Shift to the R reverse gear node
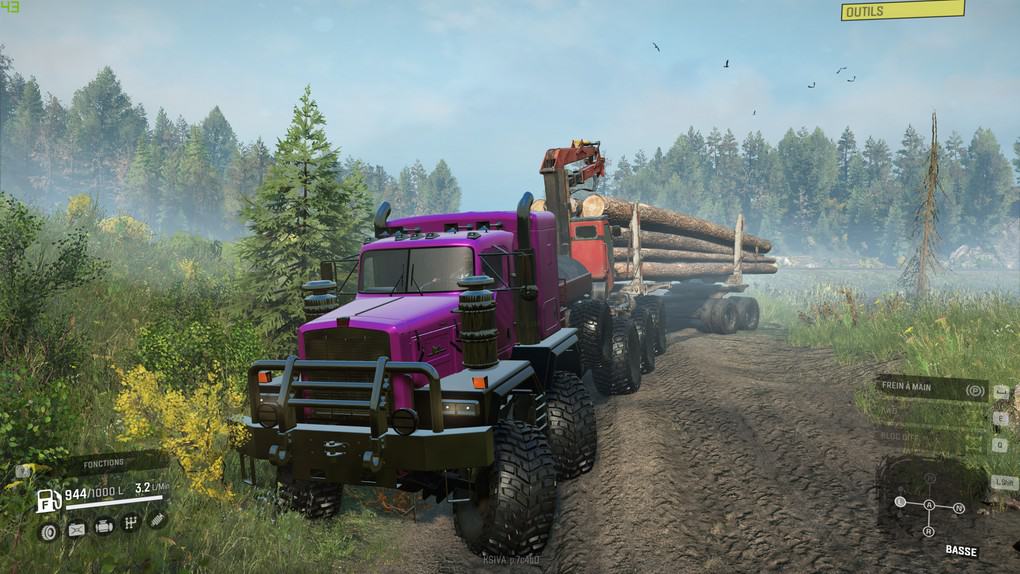The image size is (1020, 574). click(x=929, y=530)
